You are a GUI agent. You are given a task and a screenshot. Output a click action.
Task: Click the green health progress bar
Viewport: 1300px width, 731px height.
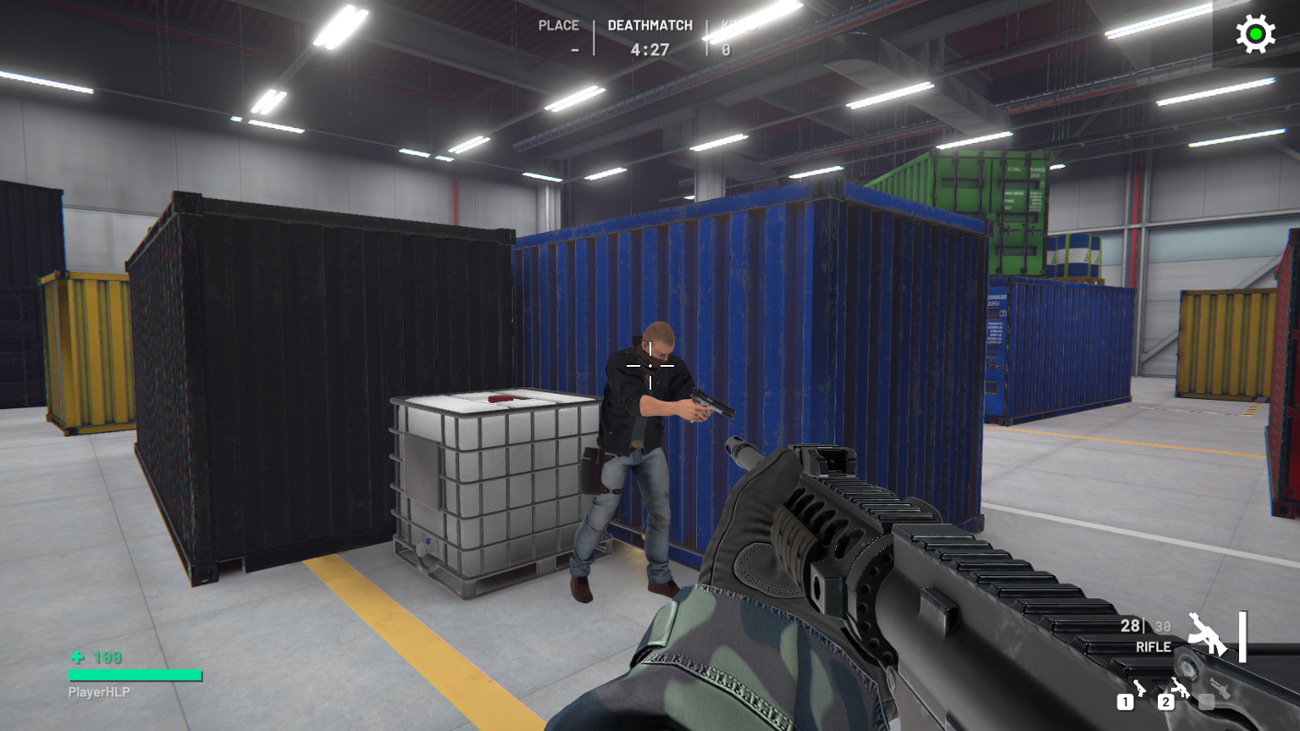coord(135,675)
